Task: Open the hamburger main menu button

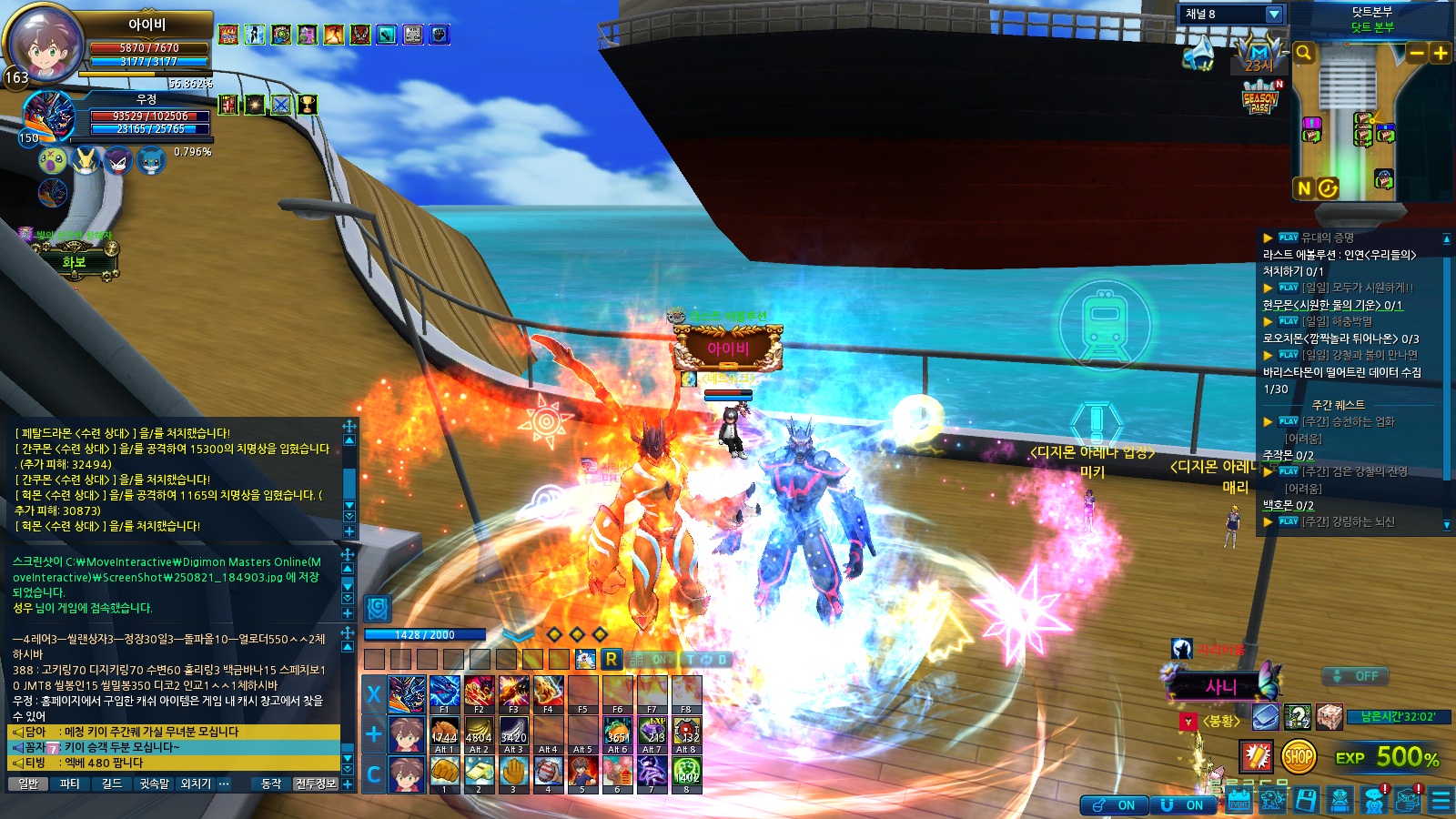Action: [x=1441, y=801]
